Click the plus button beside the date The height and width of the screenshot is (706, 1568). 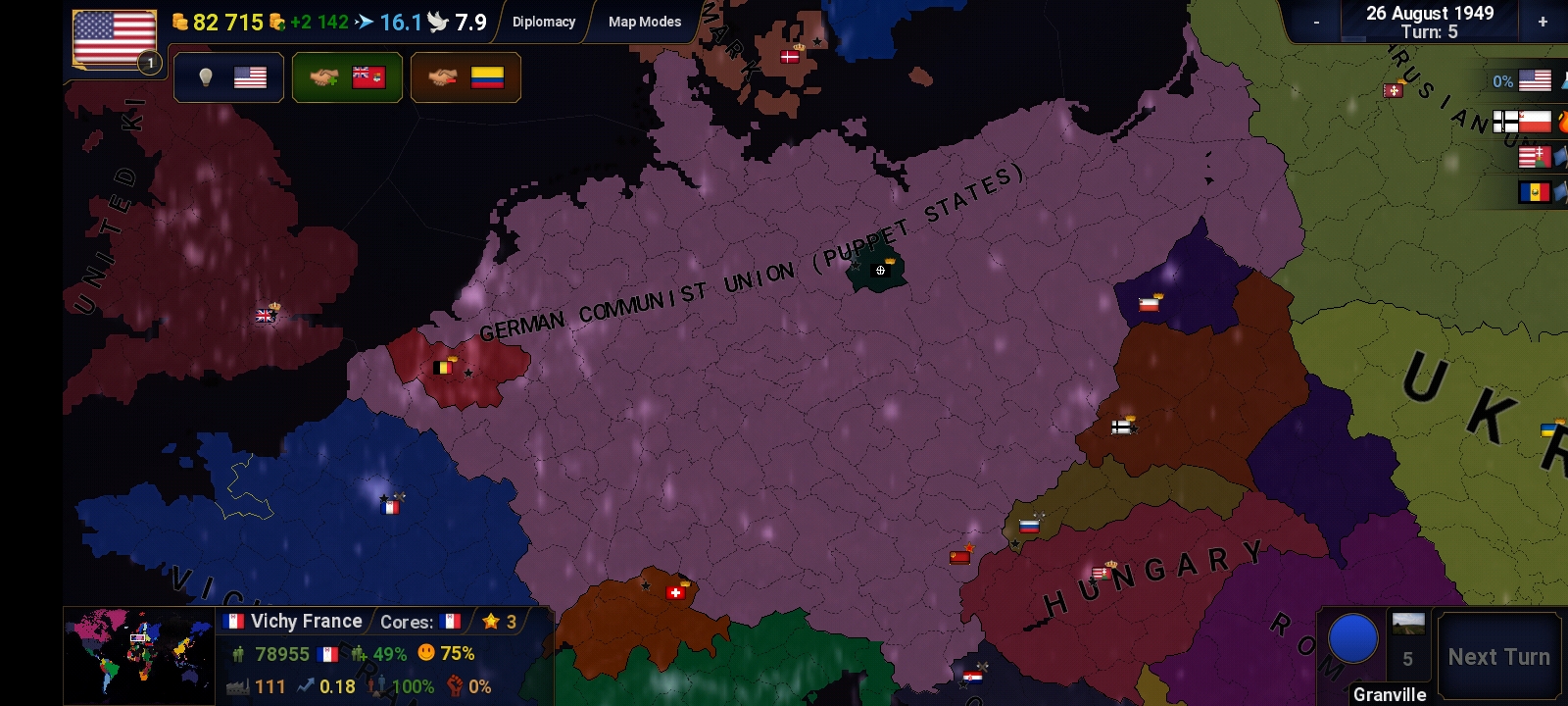[1543, 22]
